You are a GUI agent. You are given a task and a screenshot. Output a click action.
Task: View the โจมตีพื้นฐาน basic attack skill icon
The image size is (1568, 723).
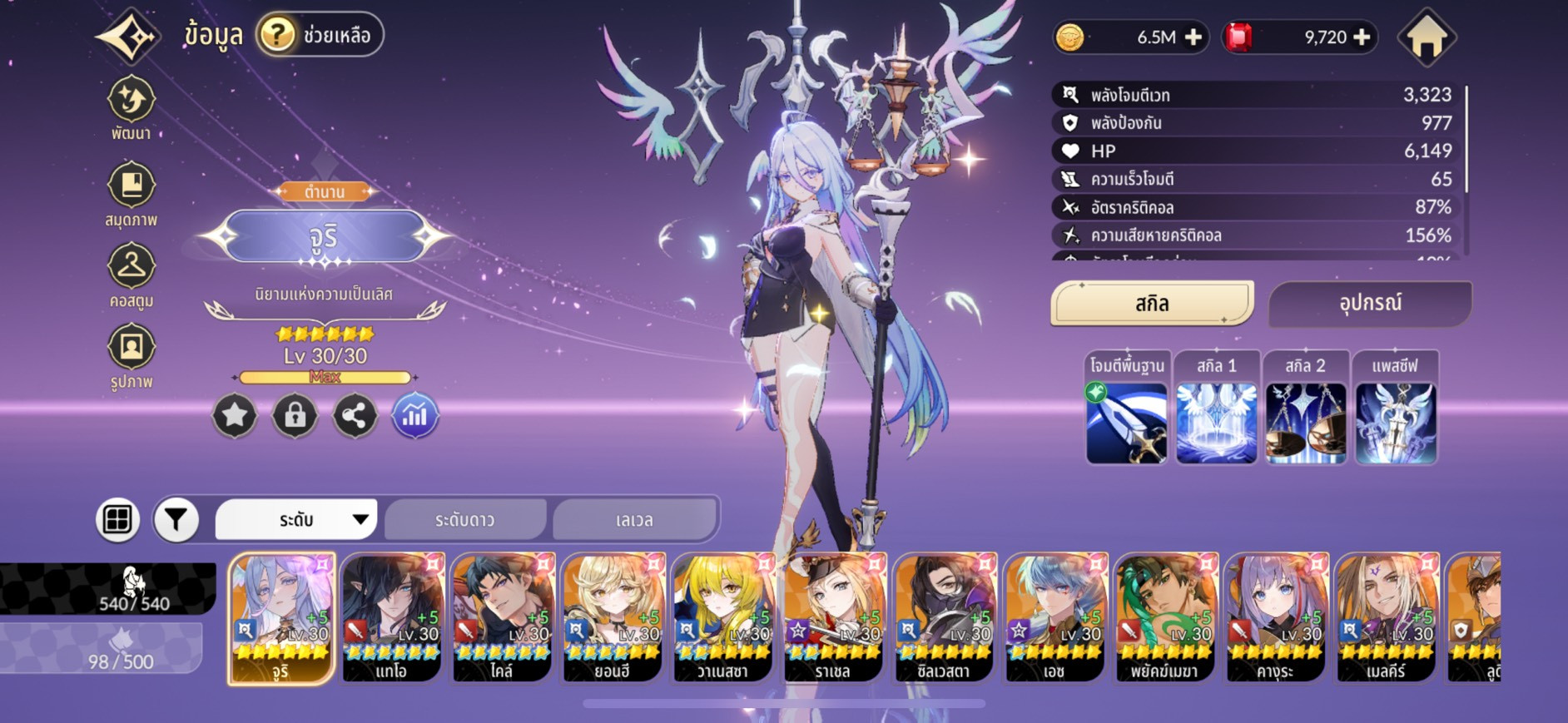coord(1127,423)
